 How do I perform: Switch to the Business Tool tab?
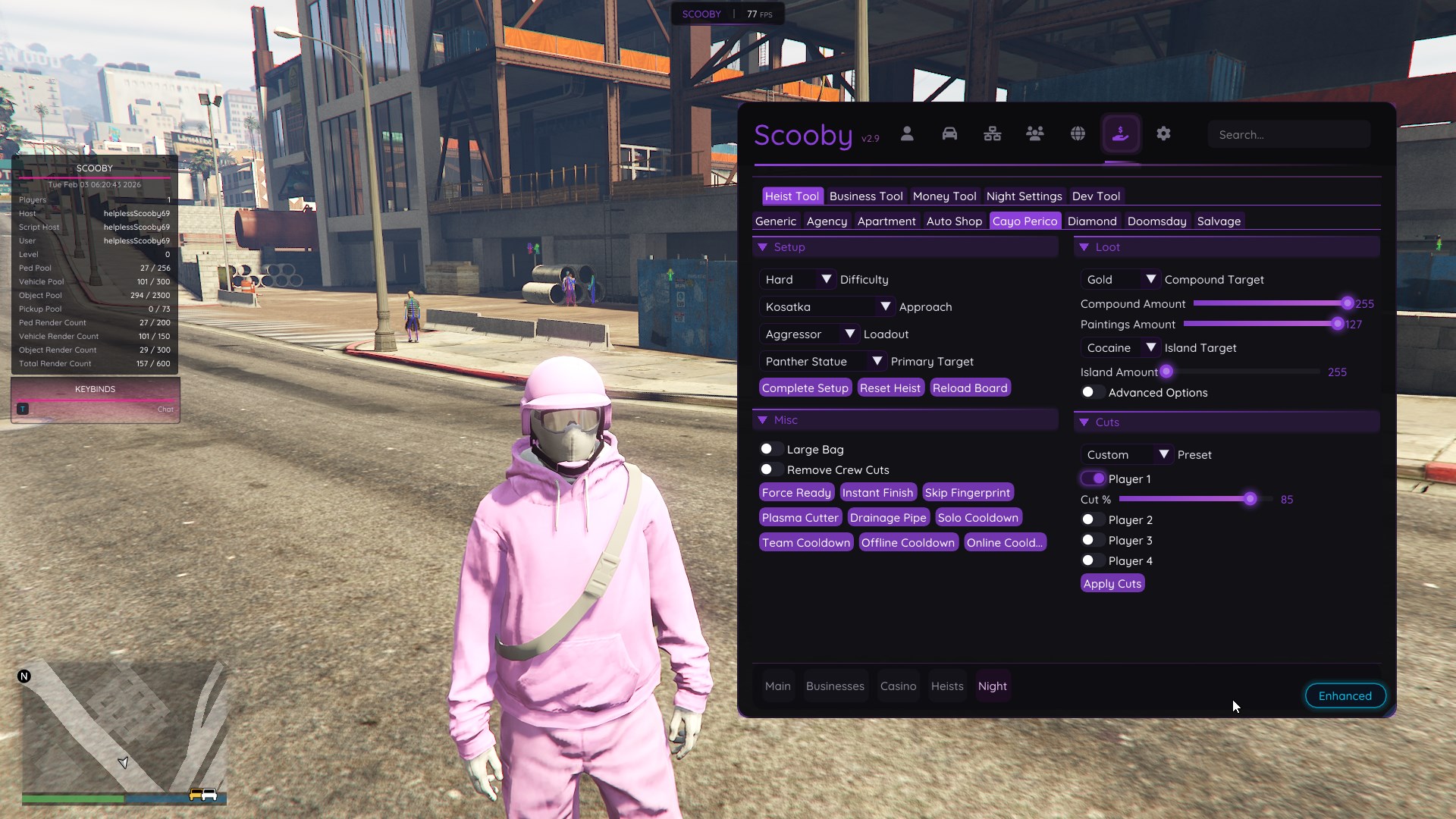865,196
